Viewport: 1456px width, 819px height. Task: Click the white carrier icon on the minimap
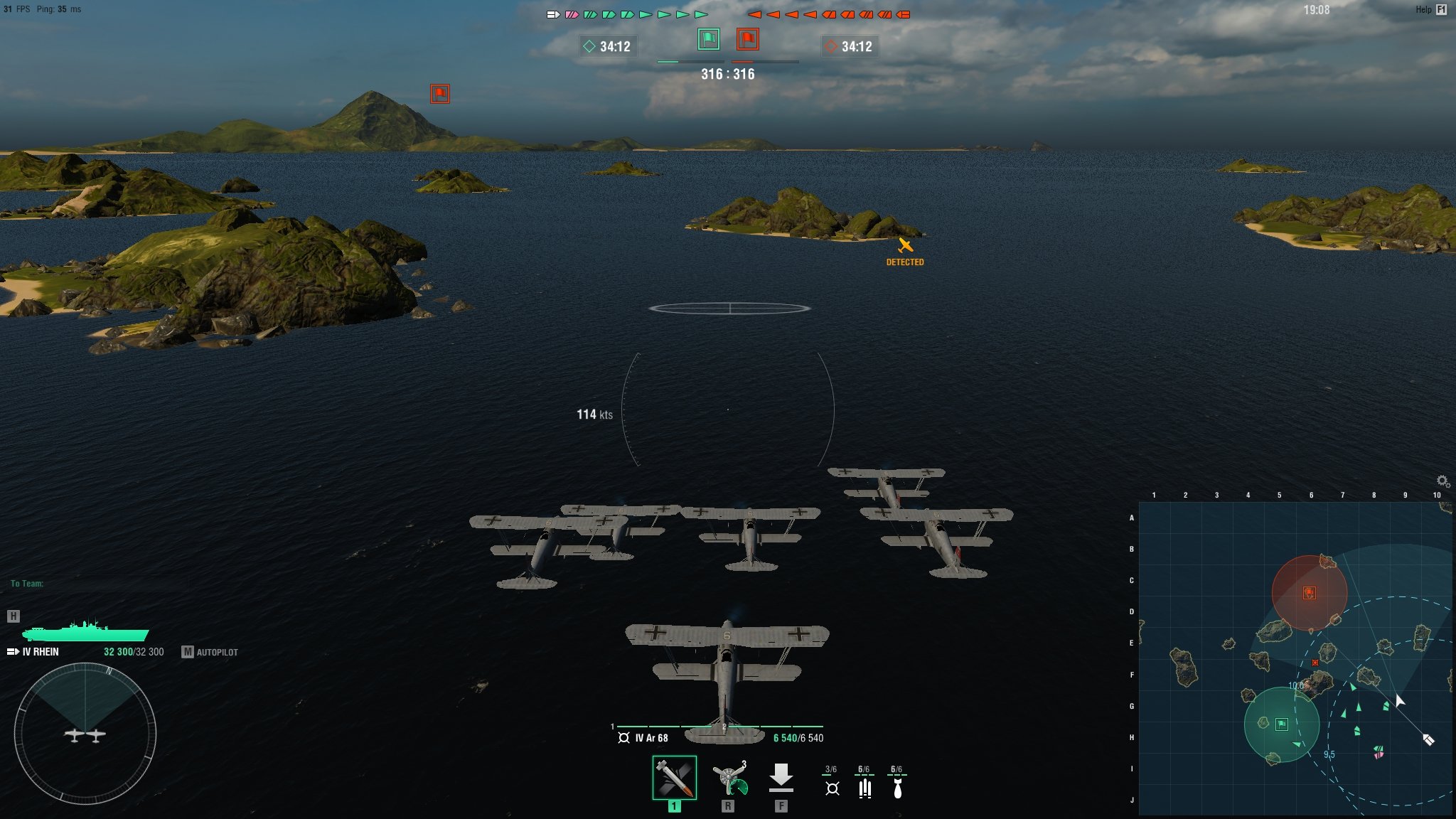(x=1428, y=739)
